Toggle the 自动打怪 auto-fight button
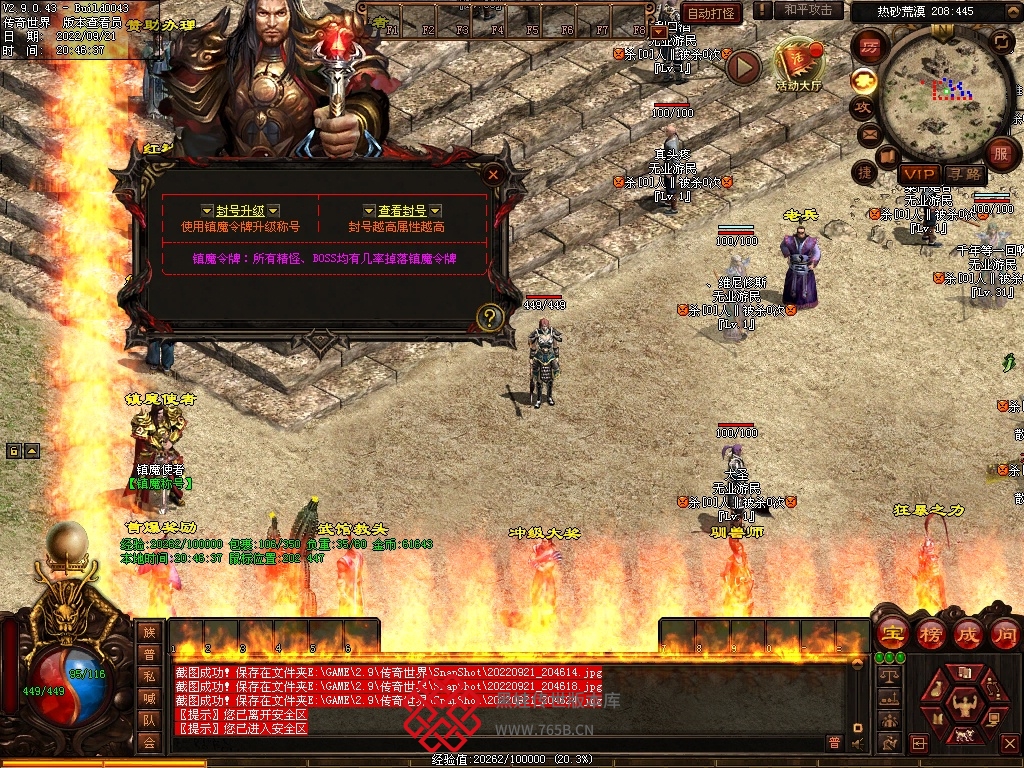The height and width of the screenshot is (768, 1024). click(x=712, y=13)
